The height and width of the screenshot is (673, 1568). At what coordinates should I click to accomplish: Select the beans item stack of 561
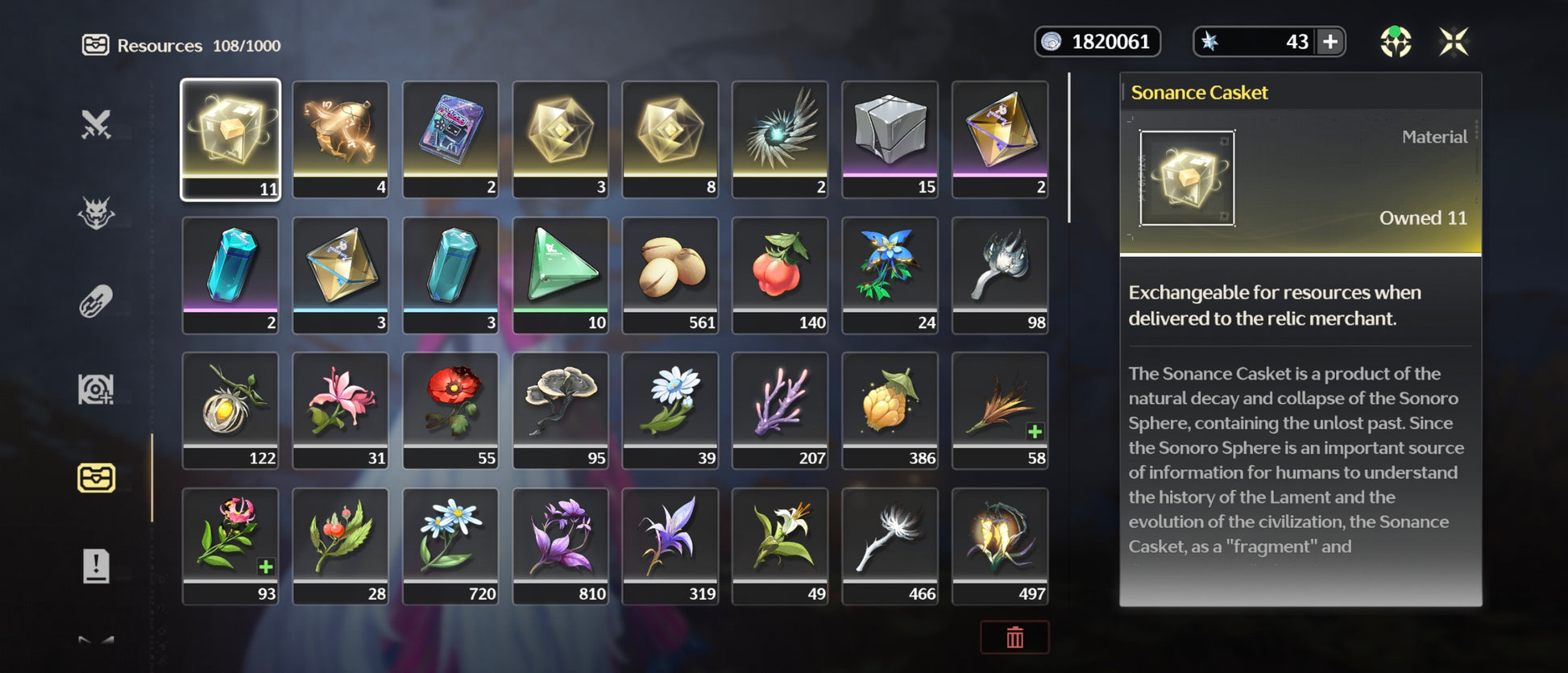670,274
